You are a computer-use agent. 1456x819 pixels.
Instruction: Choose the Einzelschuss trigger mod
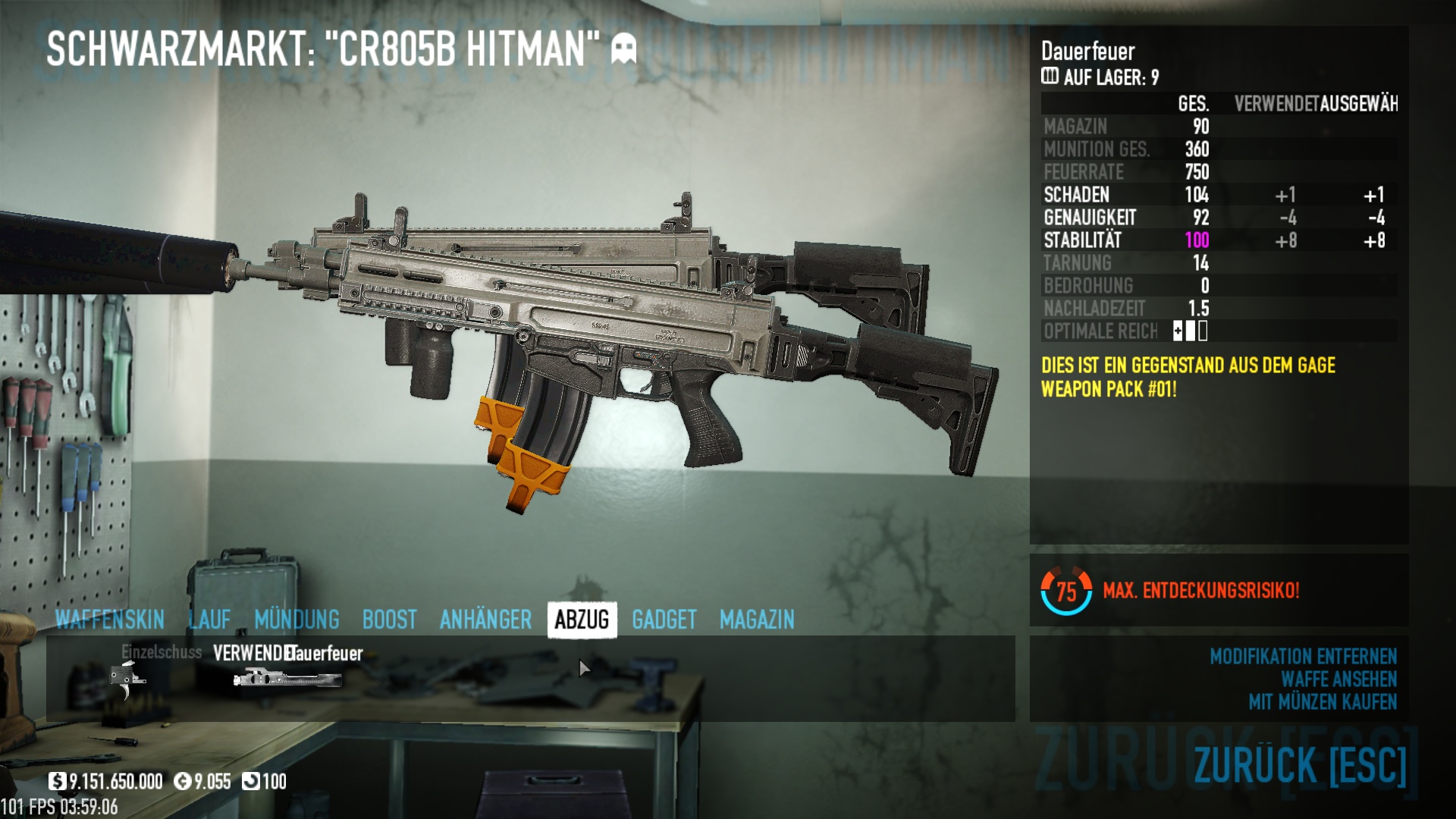(x=127, y=676)
